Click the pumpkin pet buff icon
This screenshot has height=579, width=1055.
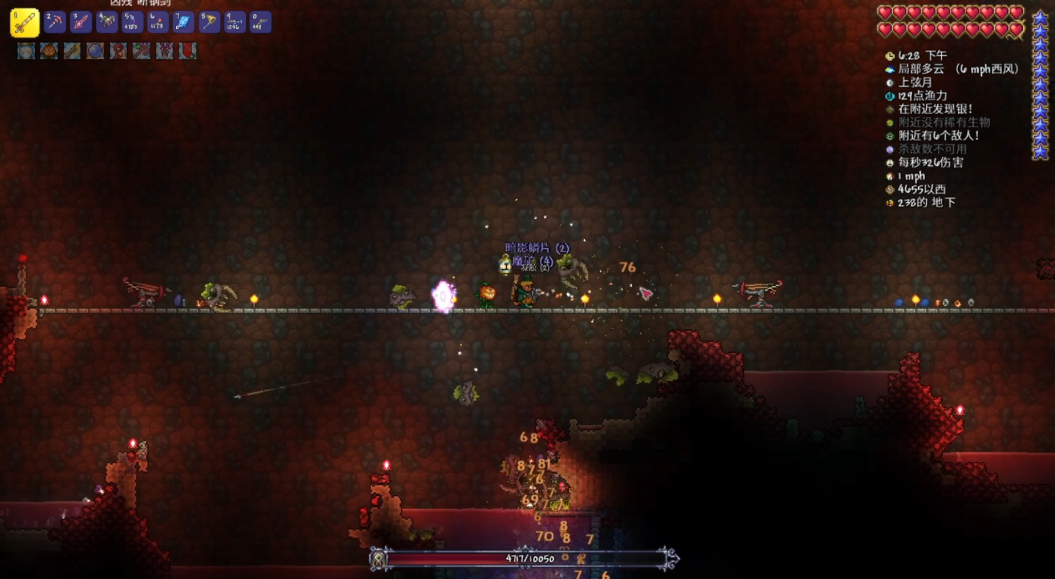click(49, 50)
